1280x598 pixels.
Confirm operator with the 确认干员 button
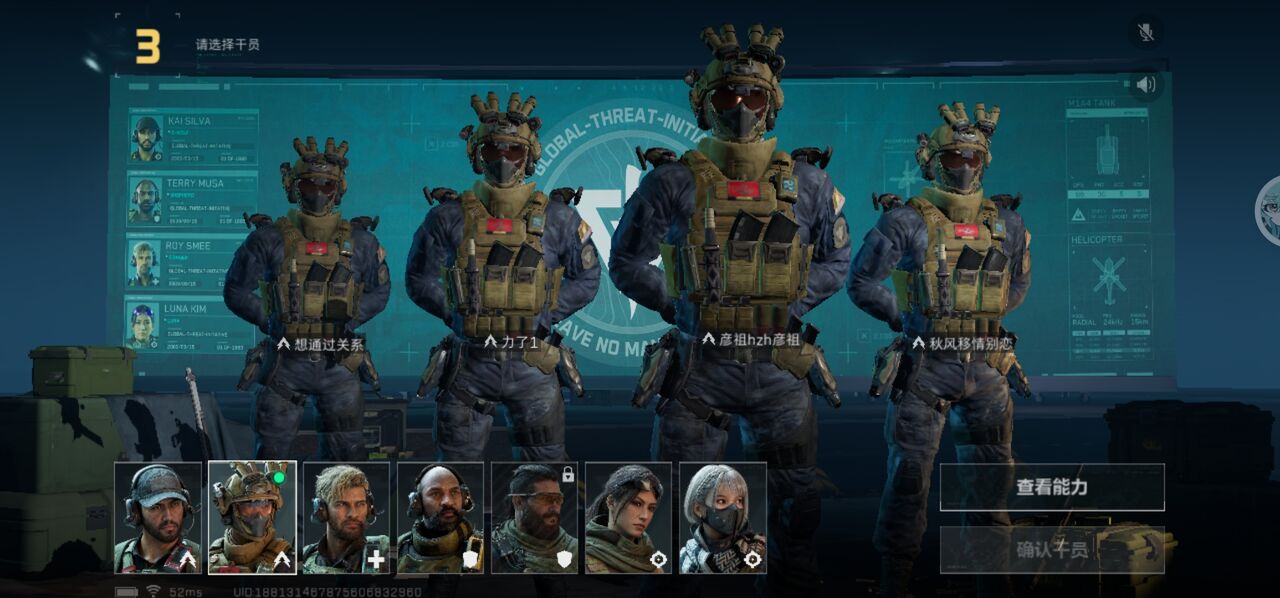point(1052,549)
